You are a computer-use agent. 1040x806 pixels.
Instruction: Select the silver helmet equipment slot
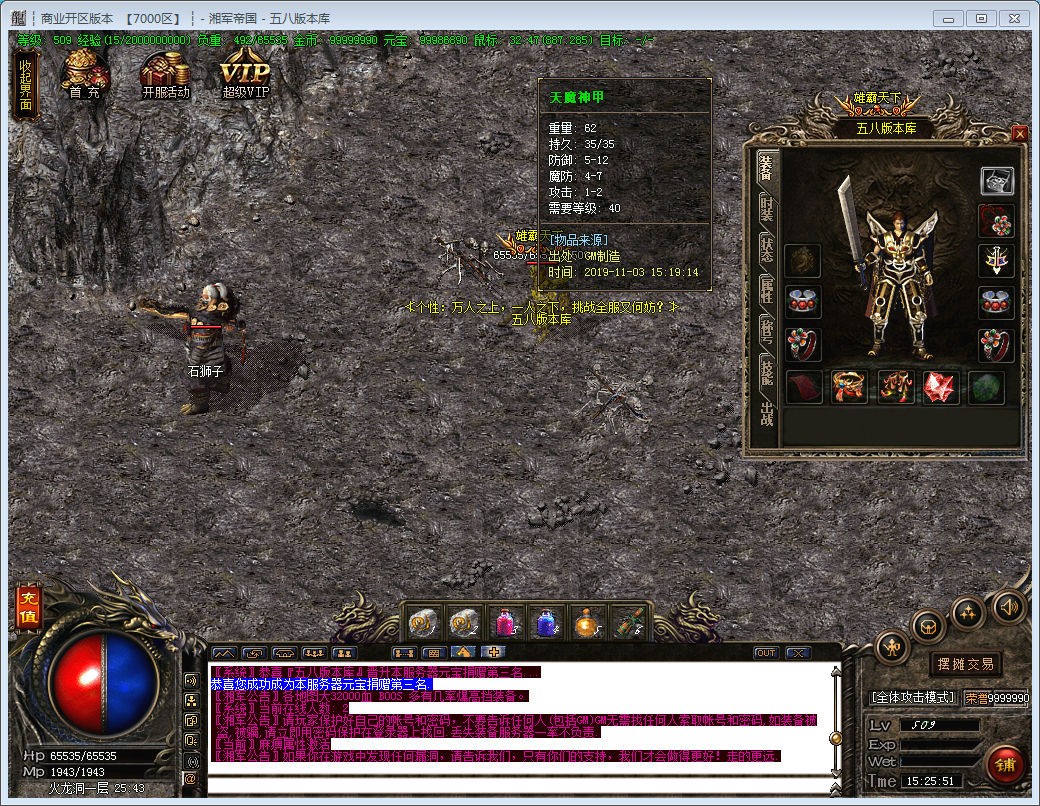996,180
